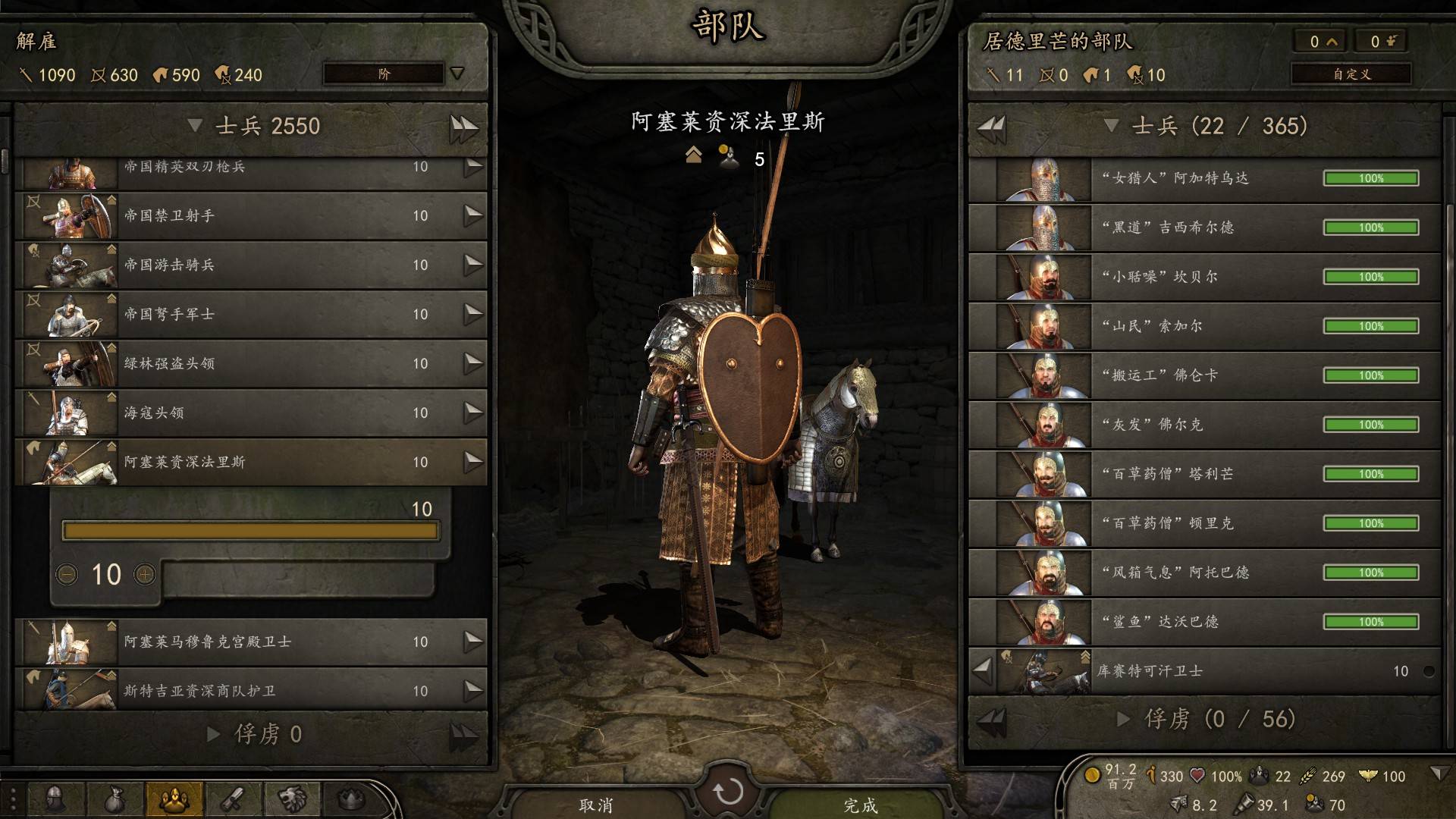Cancel with the 取消 button
The height and width of the screenshot is (819, 1456).
click(x=596, y=804)
